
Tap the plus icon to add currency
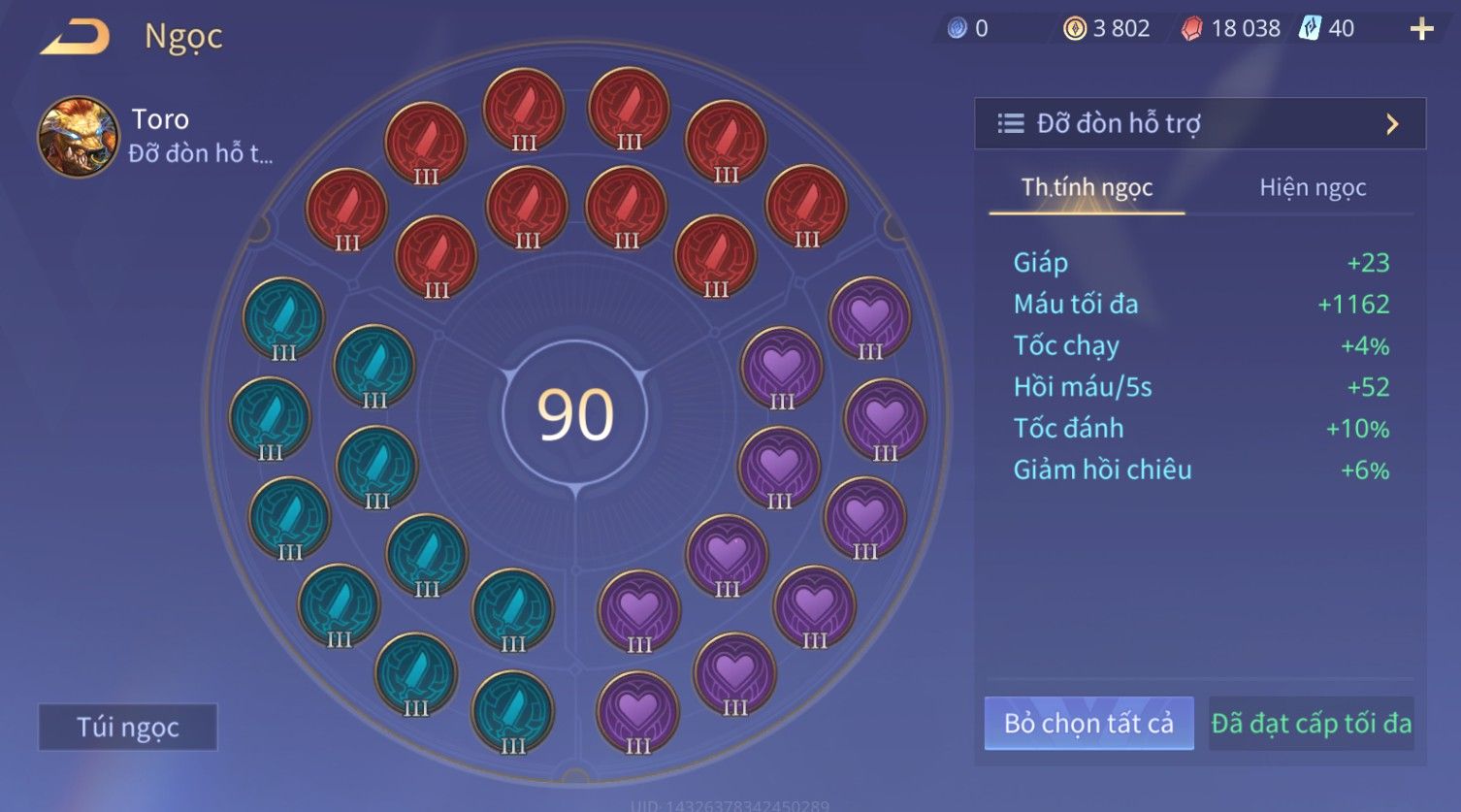click(x=1421, y=29)
